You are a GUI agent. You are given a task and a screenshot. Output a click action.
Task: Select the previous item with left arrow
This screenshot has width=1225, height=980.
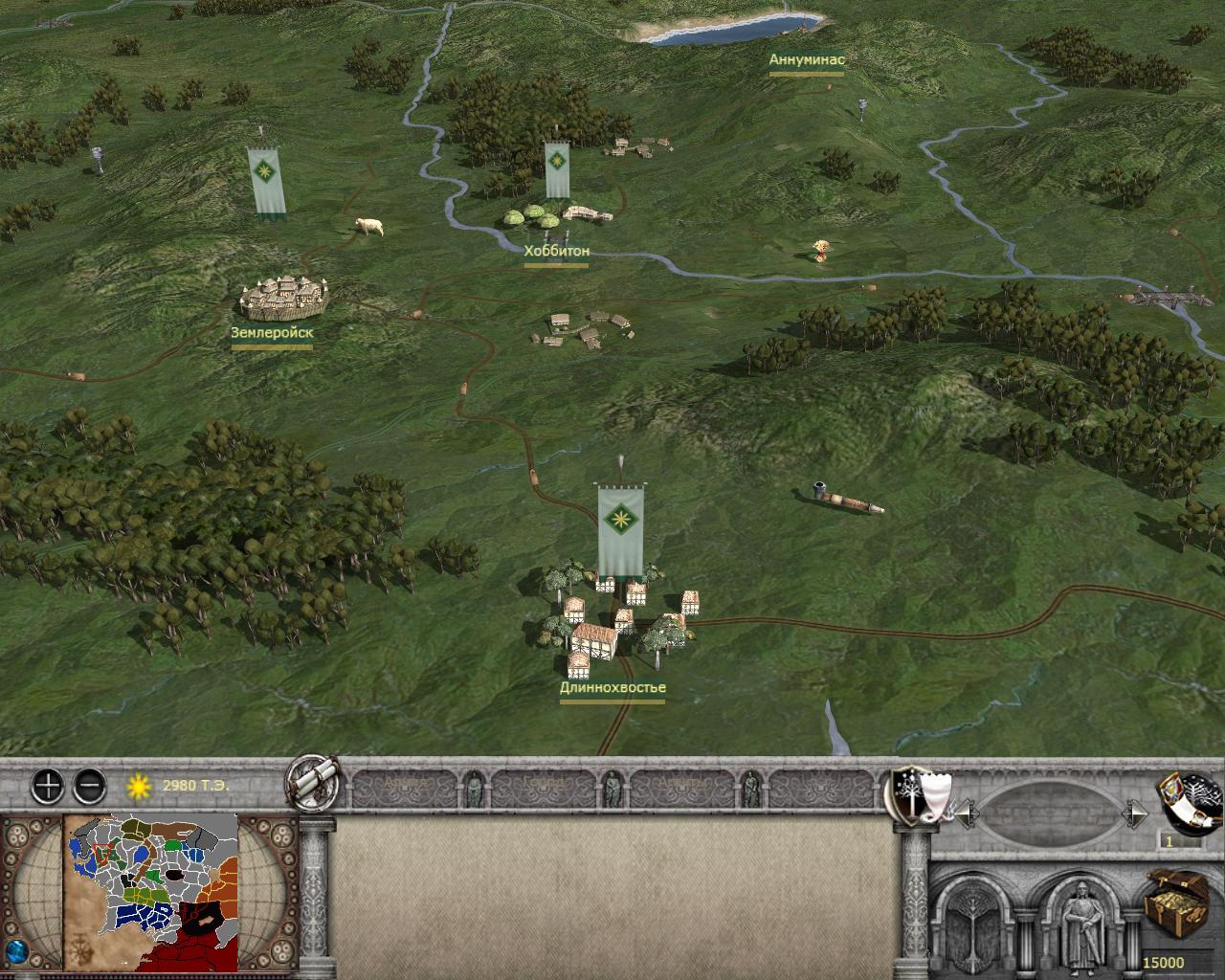pyautogui.click(x=967, y=814)
